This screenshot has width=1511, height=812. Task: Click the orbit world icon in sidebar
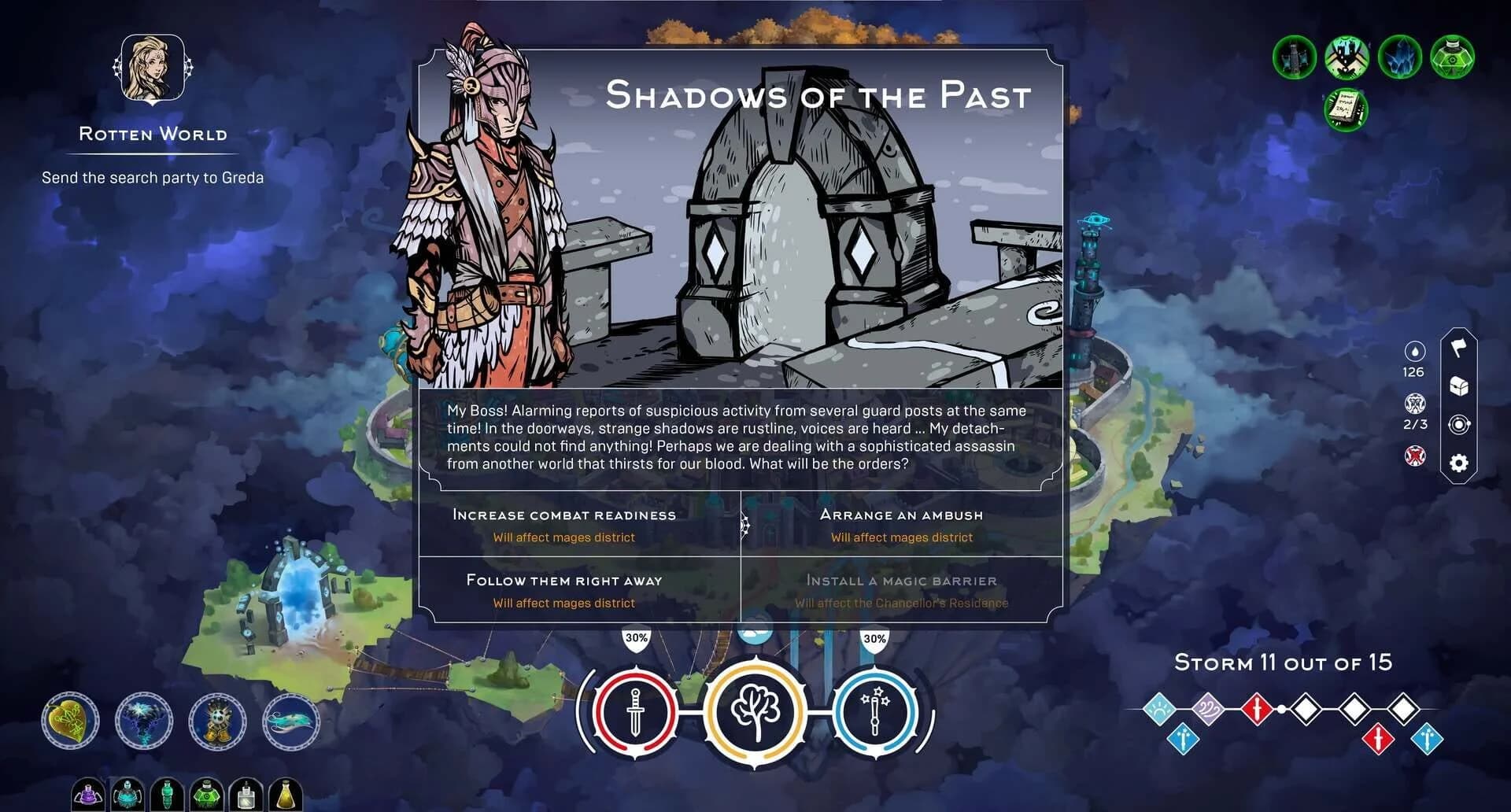pyautogui.click(x=1460, y=425)
